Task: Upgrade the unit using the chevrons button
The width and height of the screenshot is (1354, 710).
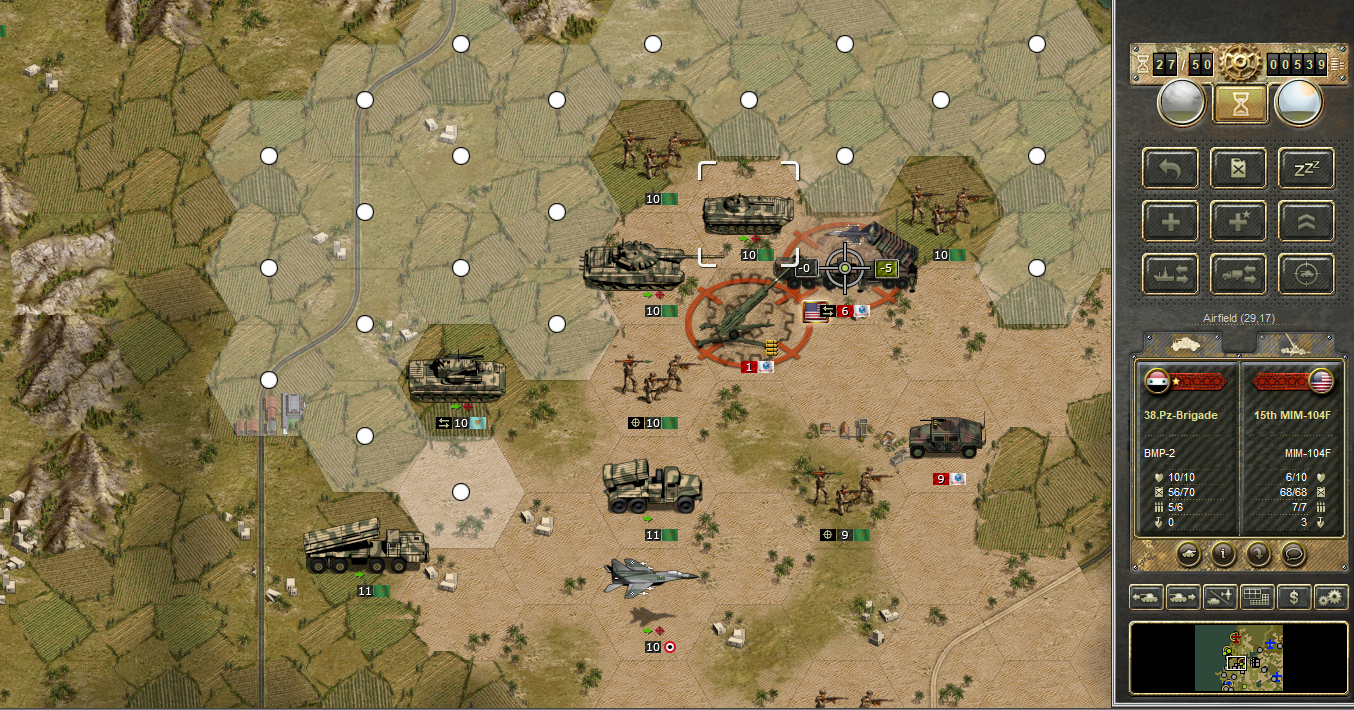Action: click(x=1306, y=221)
